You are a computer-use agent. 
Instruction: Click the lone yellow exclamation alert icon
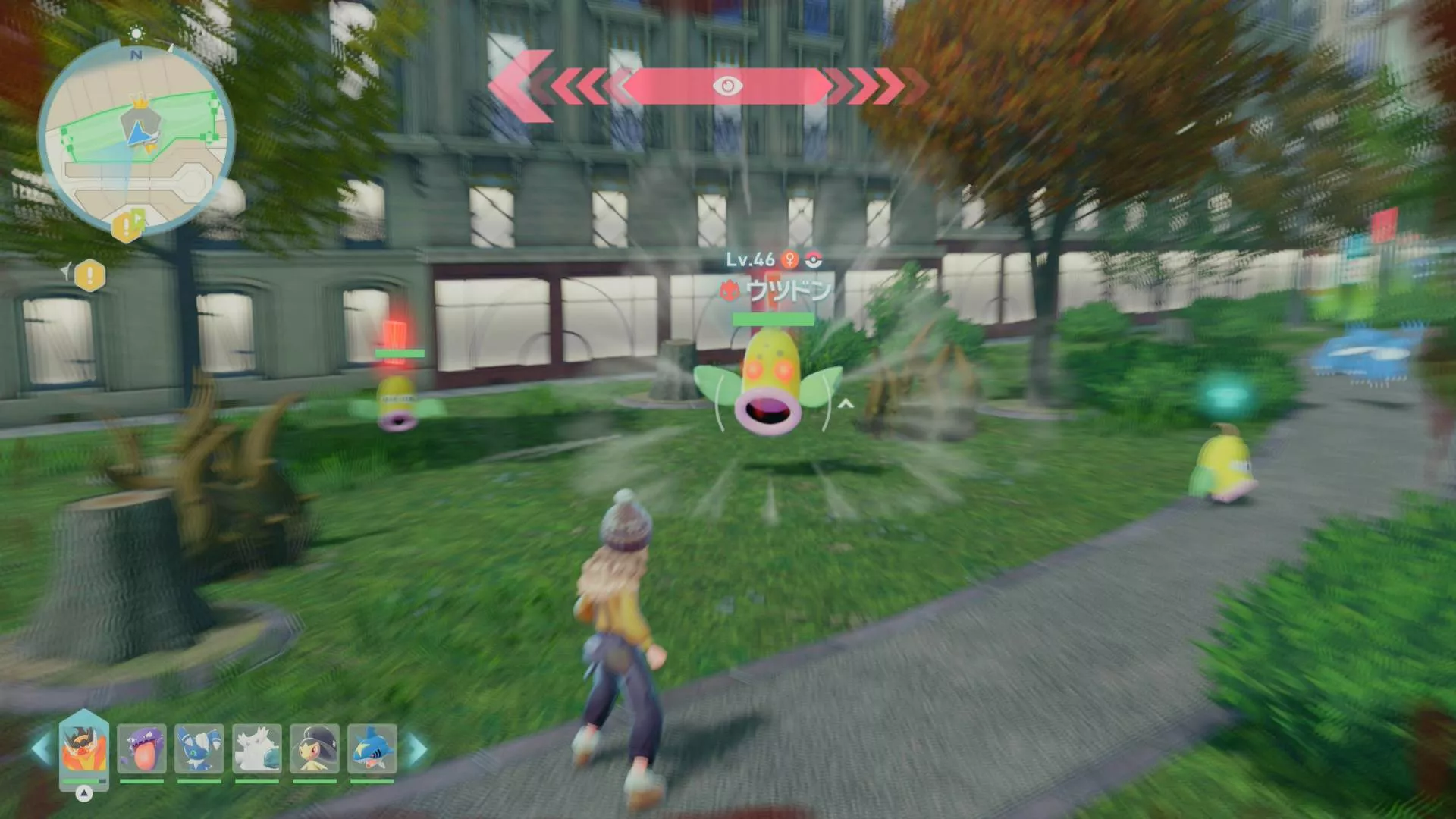(89, 274)
